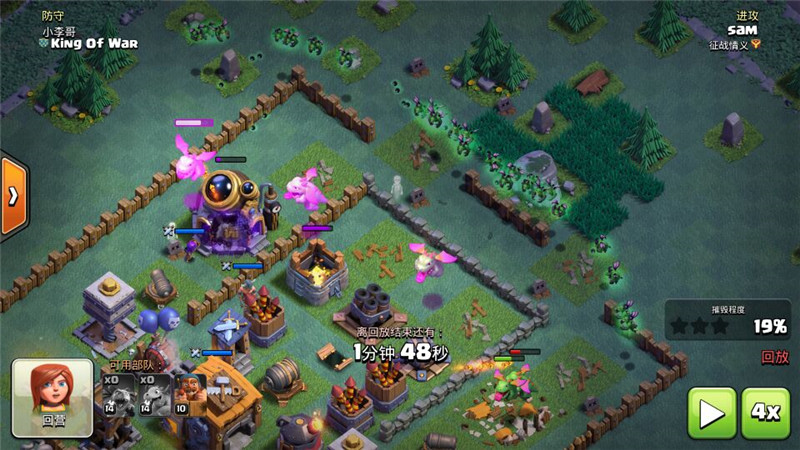800x450 pixels.
Task: Resume the replay with the play button
Action: 711,413
